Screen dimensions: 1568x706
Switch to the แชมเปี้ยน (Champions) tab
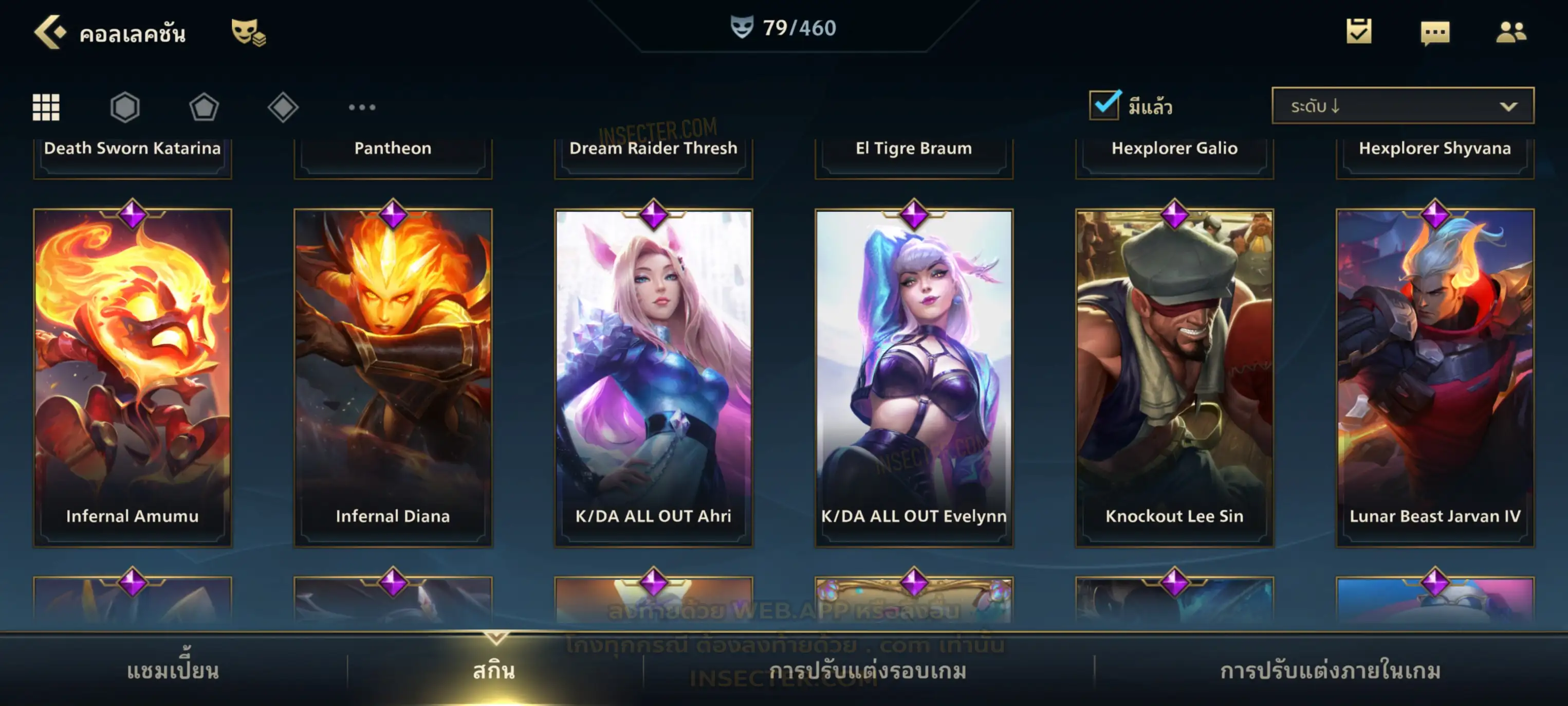click(x=173, y=671)
